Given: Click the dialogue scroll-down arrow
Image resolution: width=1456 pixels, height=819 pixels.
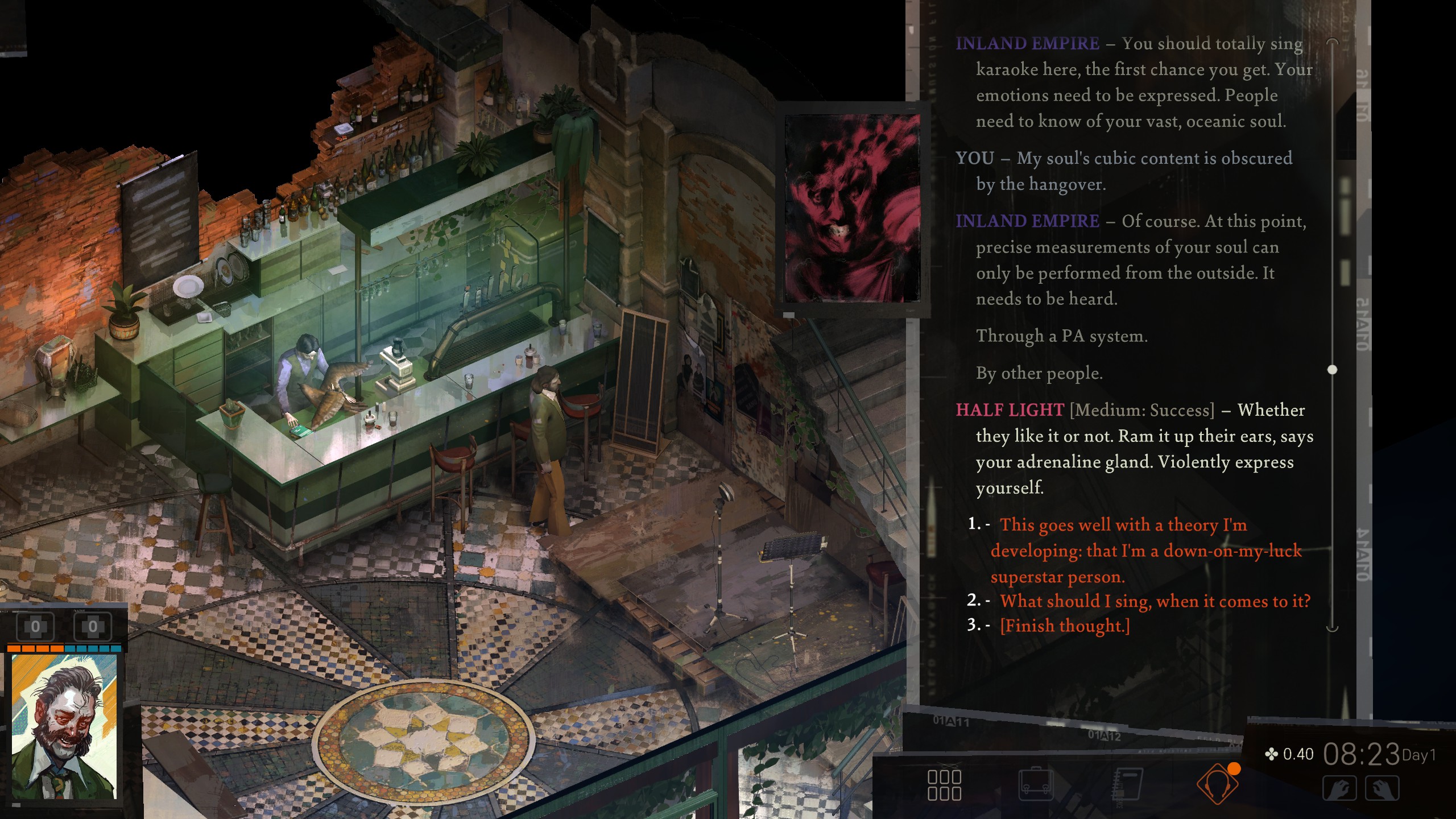Looking at the screenshot, I should point(1332,628).
